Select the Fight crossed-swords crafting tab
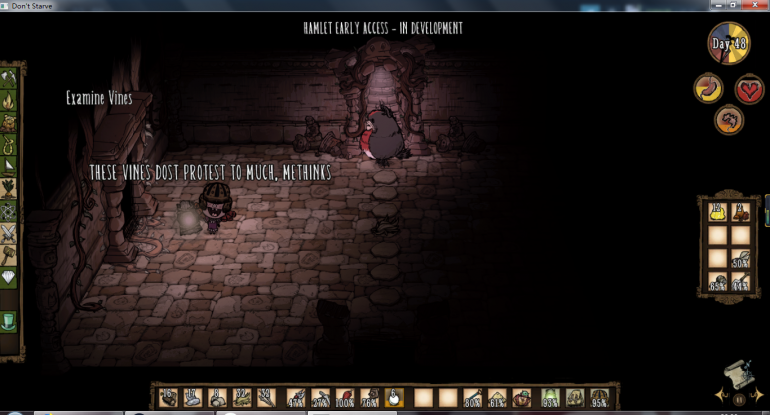The height and width of the screenshot is (415, 770). tap(10, 232)
